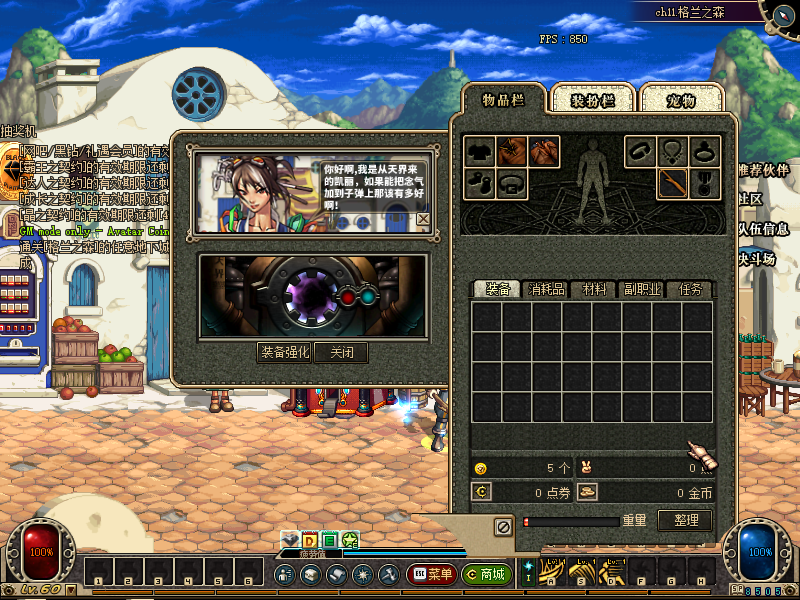Screen dimensions: 800x600
Task: Switch to the 装扮栏 avatar tab
Action: [x=591, y=99]
